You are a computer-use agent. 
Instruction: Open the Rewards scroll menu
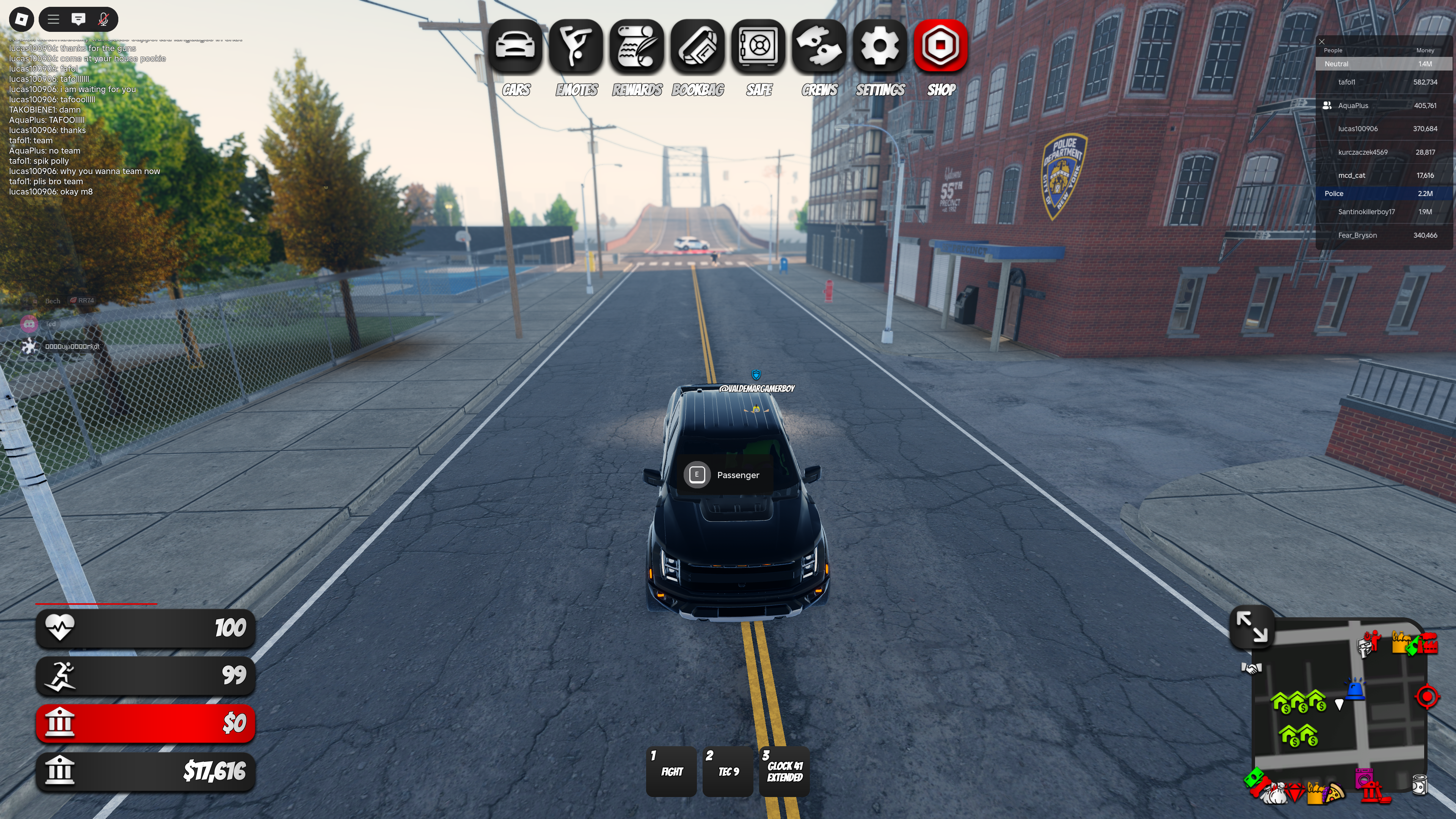pyautogui.click(x=637, y=46)
